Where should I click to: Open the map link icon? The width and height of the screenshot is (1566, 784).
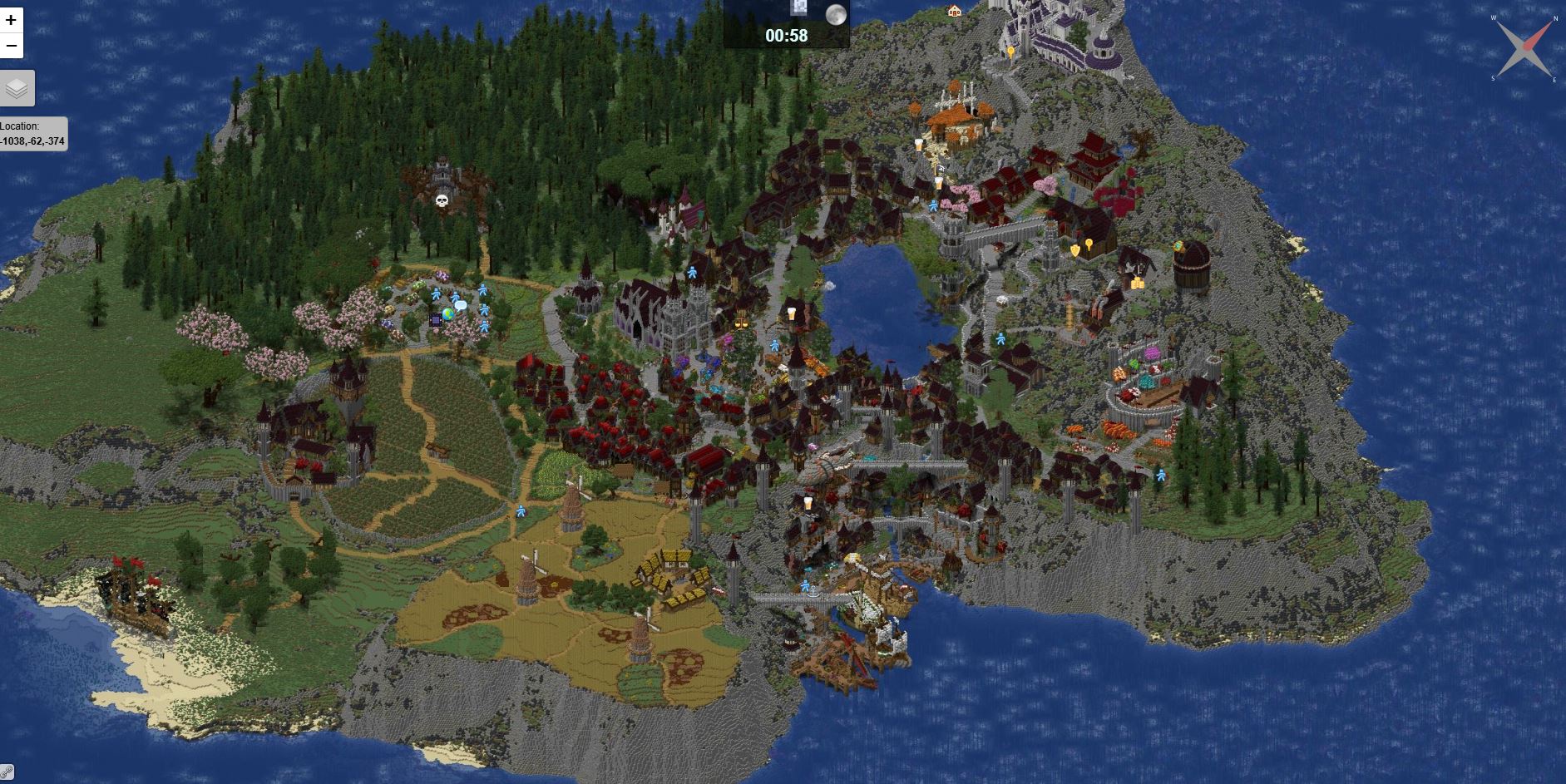[x=7, y=773]
